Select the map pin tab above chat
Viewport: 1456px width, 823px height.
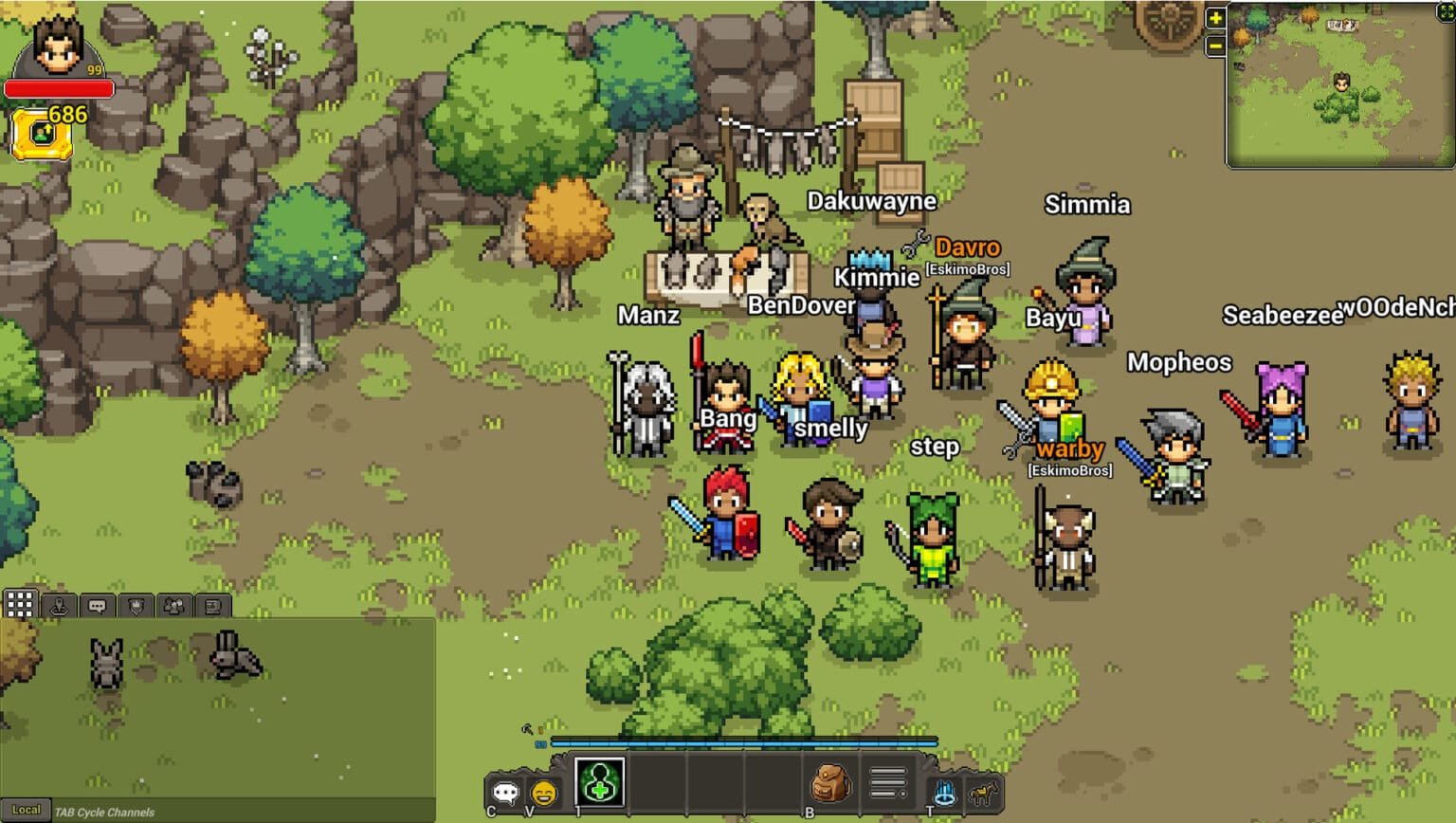59,605
